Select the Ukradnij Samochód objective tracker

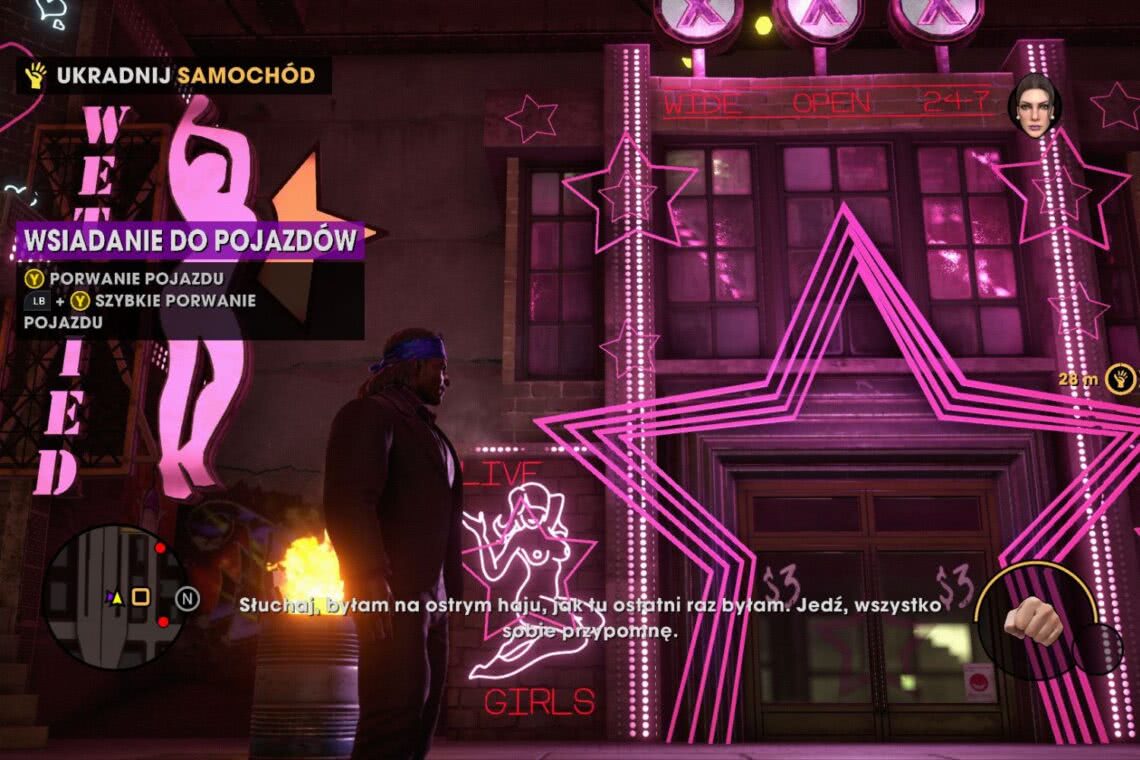173,75
